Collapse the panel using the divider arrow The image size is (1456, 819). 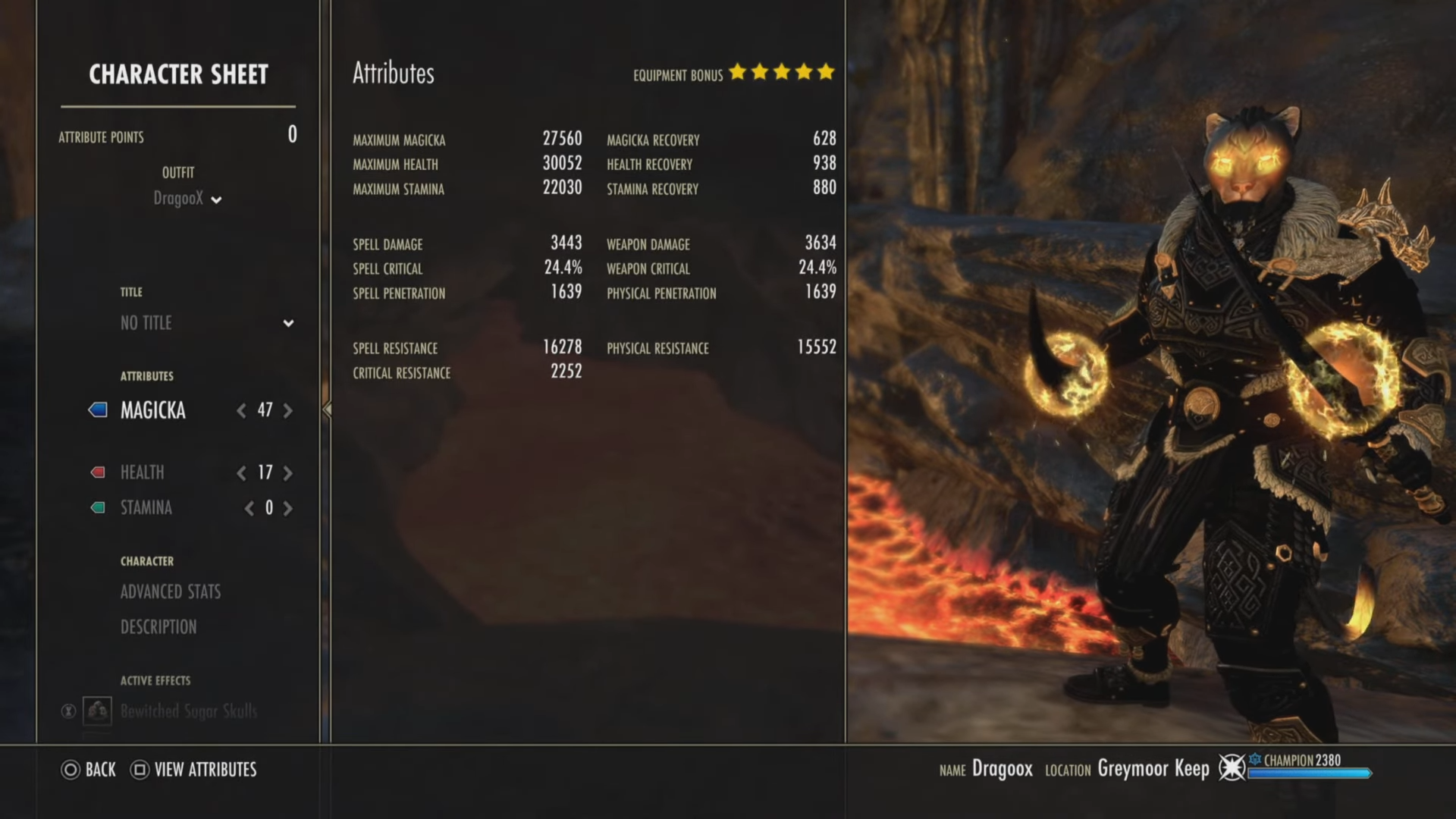pos(326,409)
